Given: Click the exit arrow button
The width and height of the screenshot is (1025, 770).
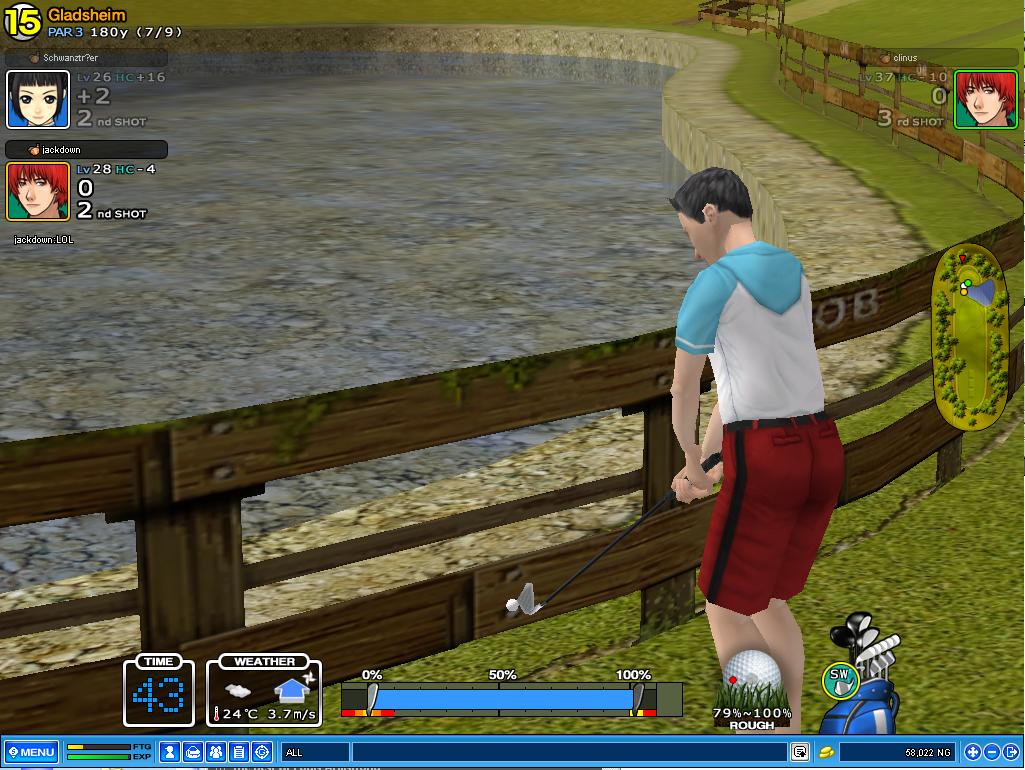Looking at the screenshot, I should [1011, 752].
